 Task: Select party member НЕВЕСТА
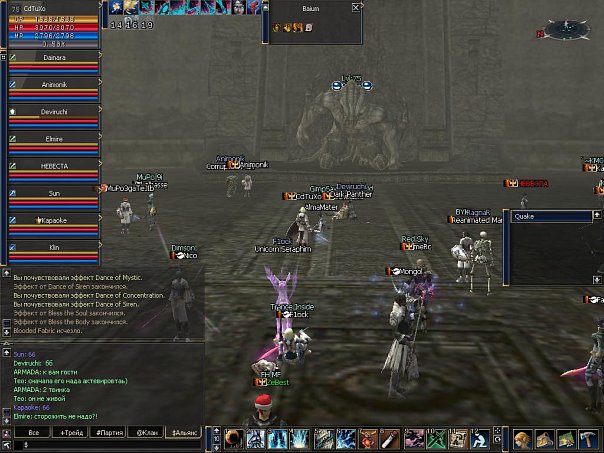click(54, 166)
